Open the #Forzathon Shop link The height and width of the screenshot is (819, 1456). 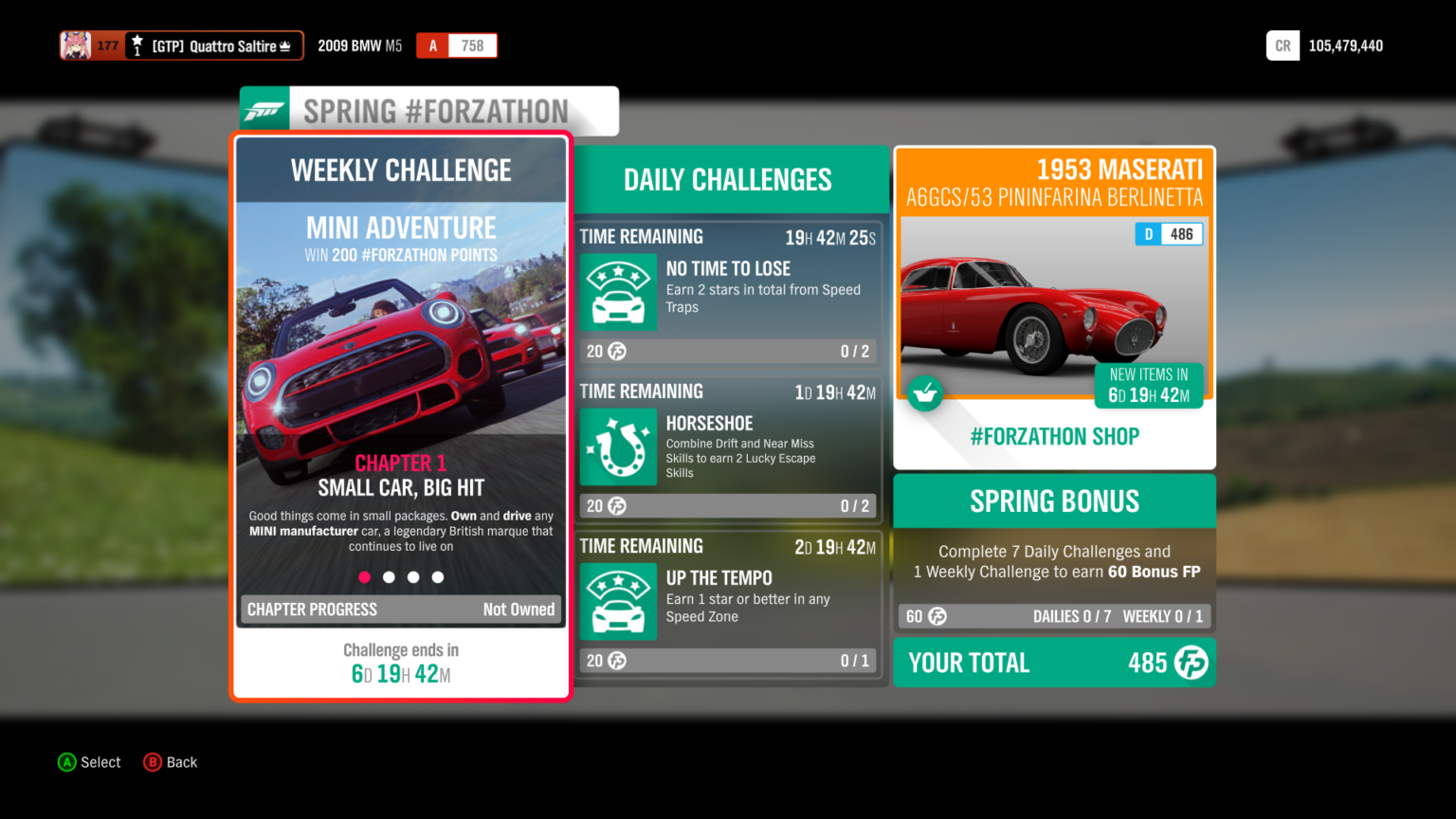click(x=1054, y=436)
